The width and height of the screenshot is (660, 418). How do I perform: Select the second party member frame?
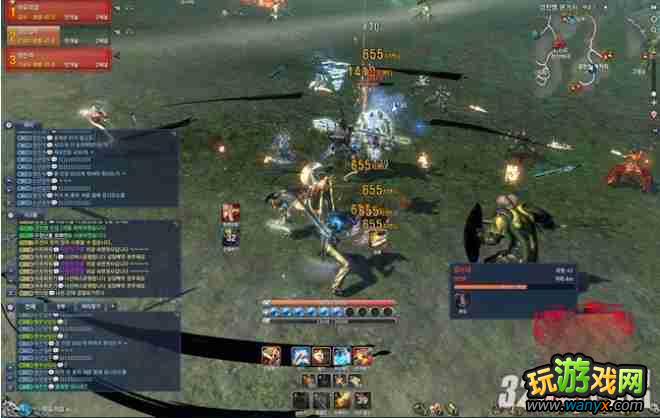point(58,35)
